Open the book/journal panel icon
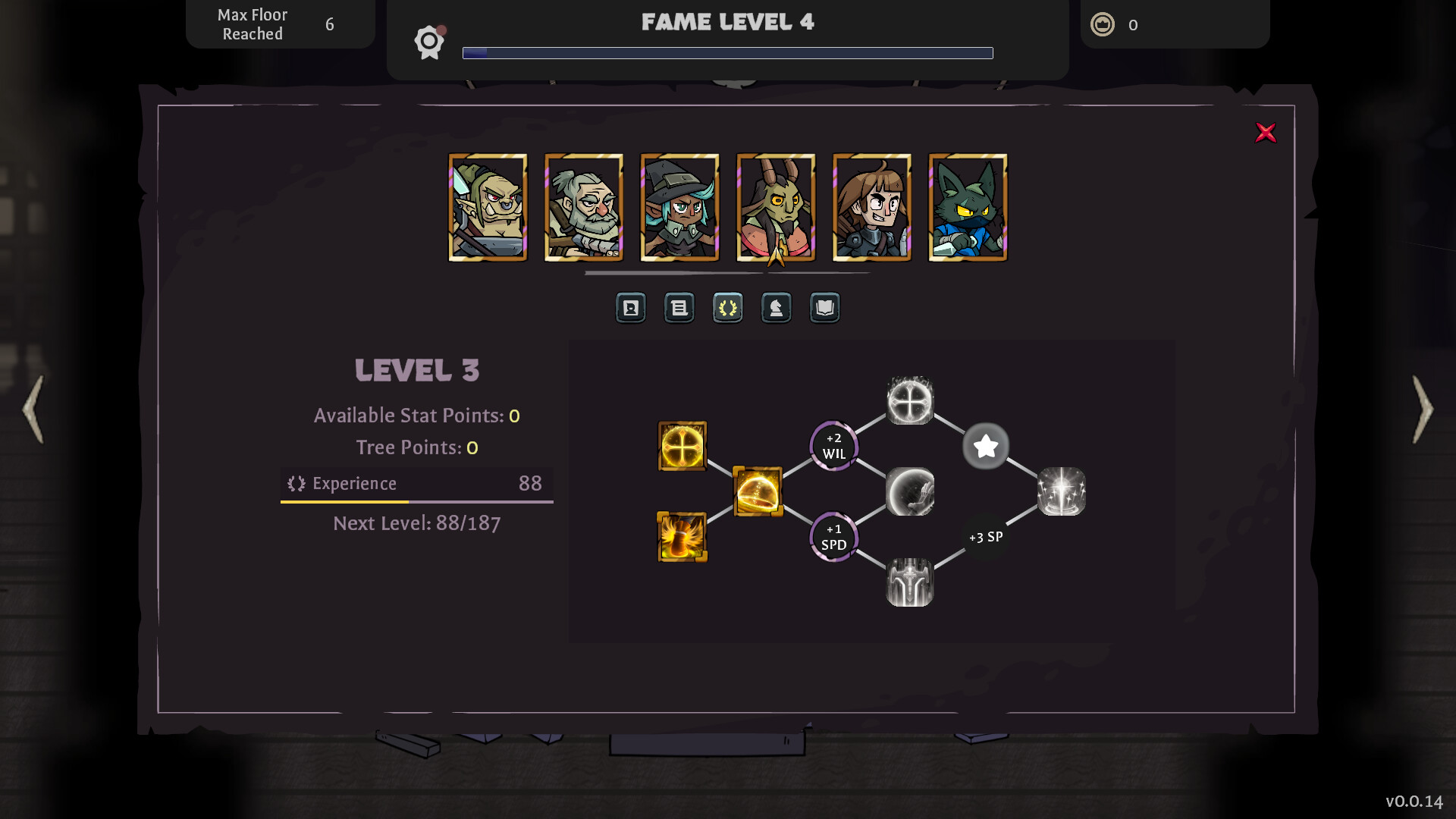Viewport: 1456px width, 819px height. (x=824, y=308)
